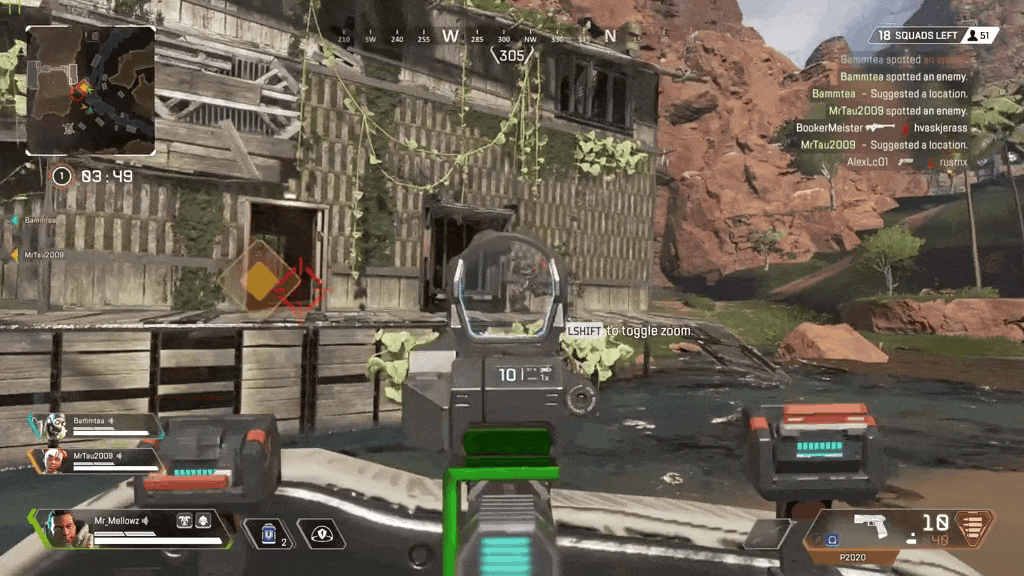Select the empty secondary weapon slot
This screenshot has height=576, width=1024.
pos(770,535)
